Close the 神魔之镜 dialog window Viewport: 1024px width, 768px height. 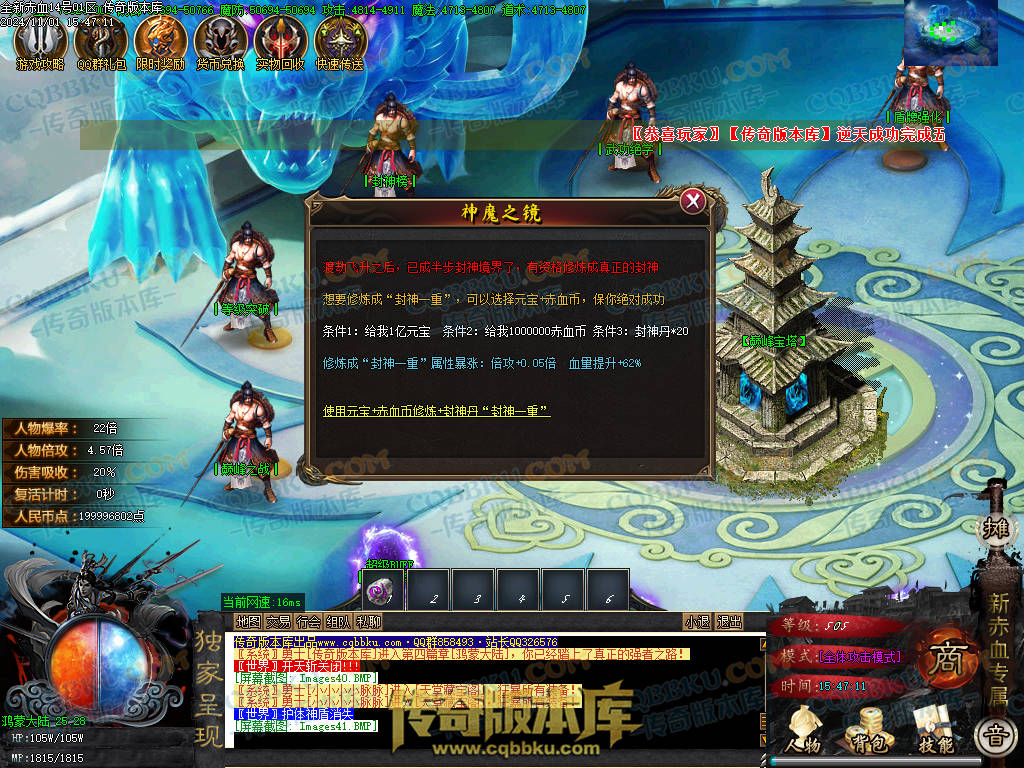click(x=692, y=201)
